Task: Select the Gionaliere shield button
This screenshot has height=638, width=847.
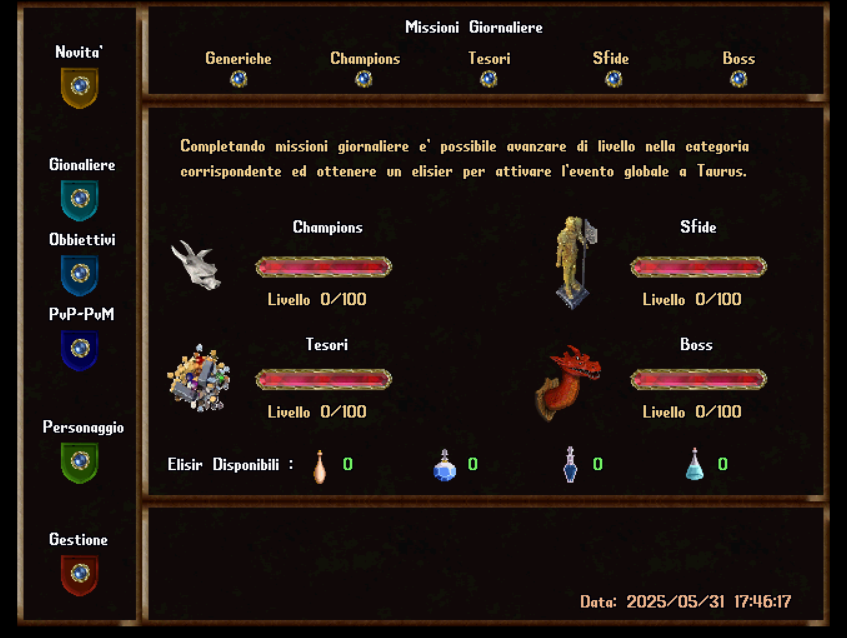Action: point(80,199)
